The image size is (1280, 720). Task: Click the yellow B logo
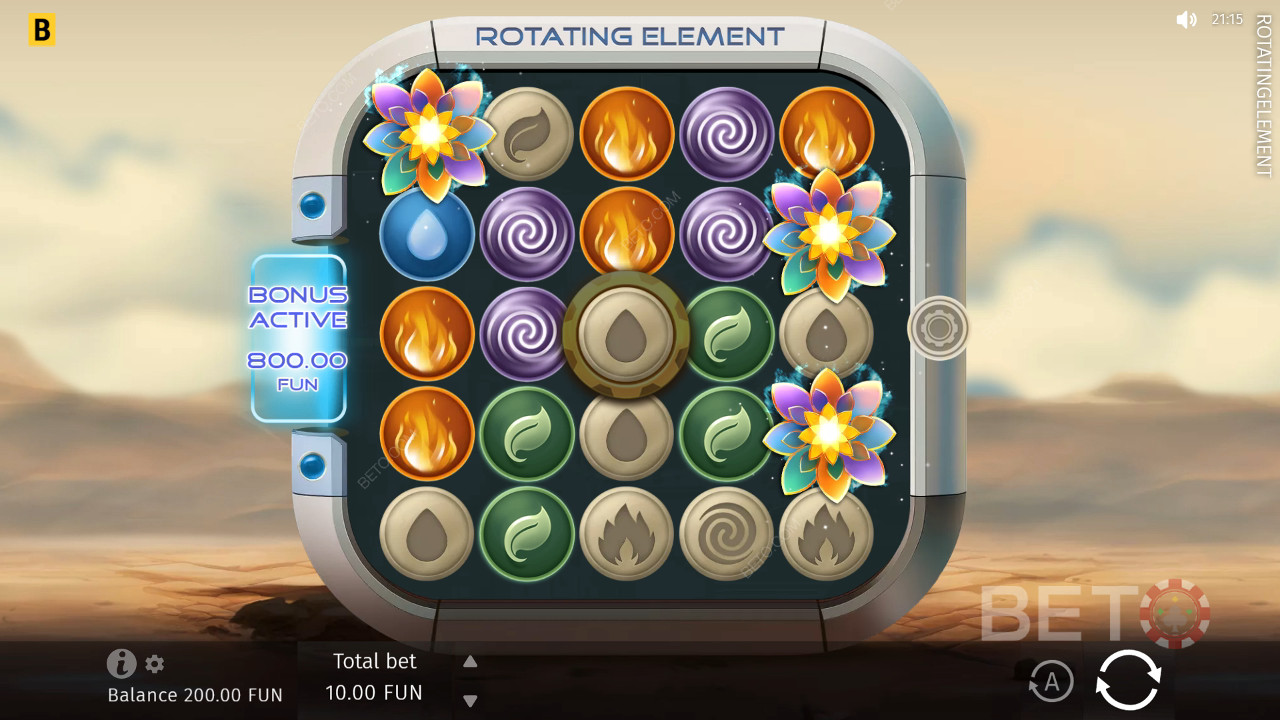click(x=41, y=31)
